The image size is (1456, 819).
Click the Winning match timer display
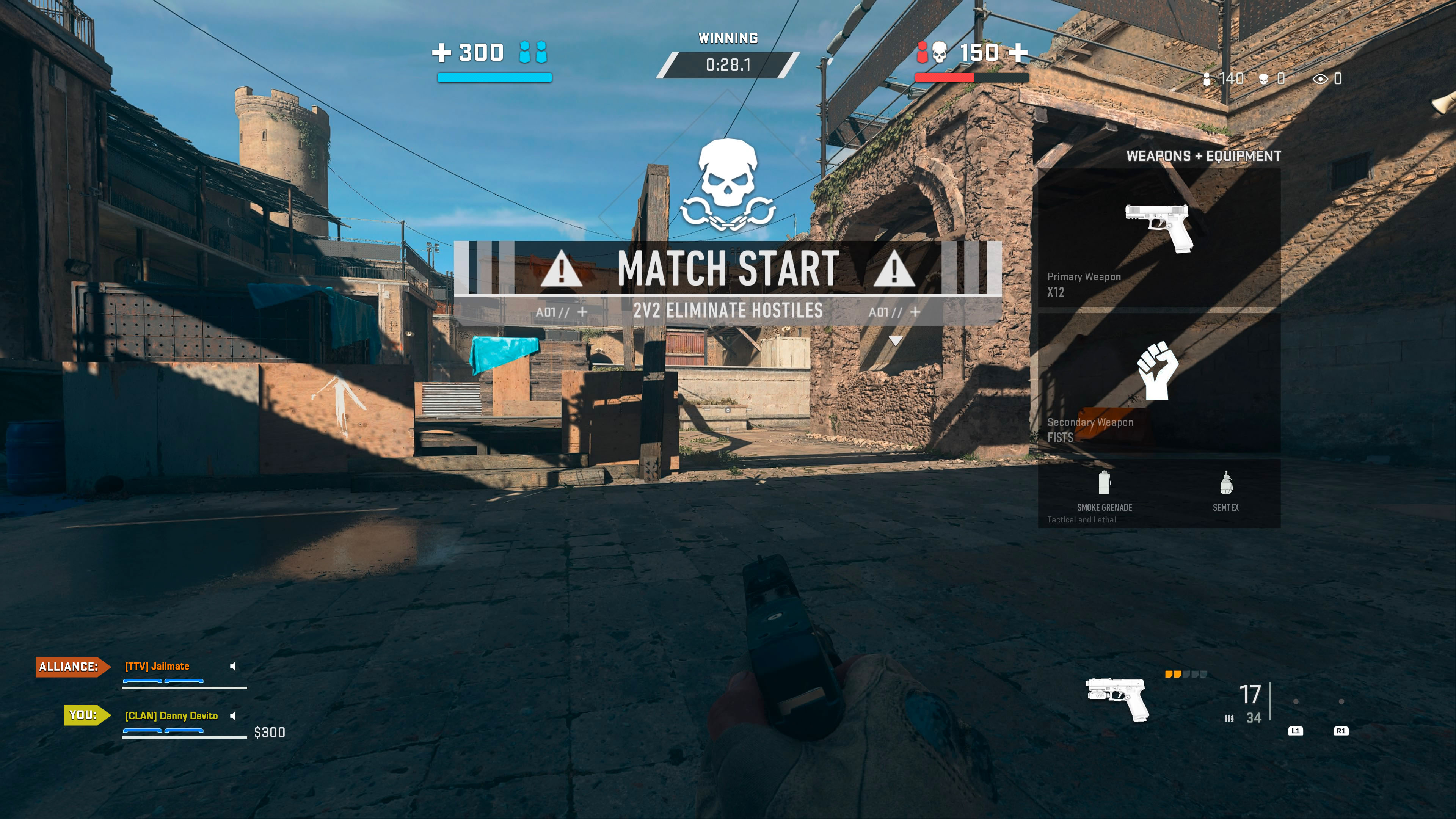pos(728,64)
